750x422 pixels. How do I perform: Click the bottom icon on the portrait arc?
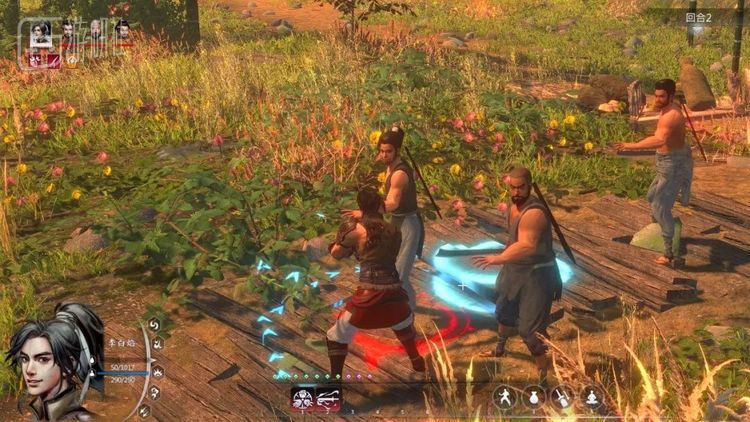click(144, 410)
